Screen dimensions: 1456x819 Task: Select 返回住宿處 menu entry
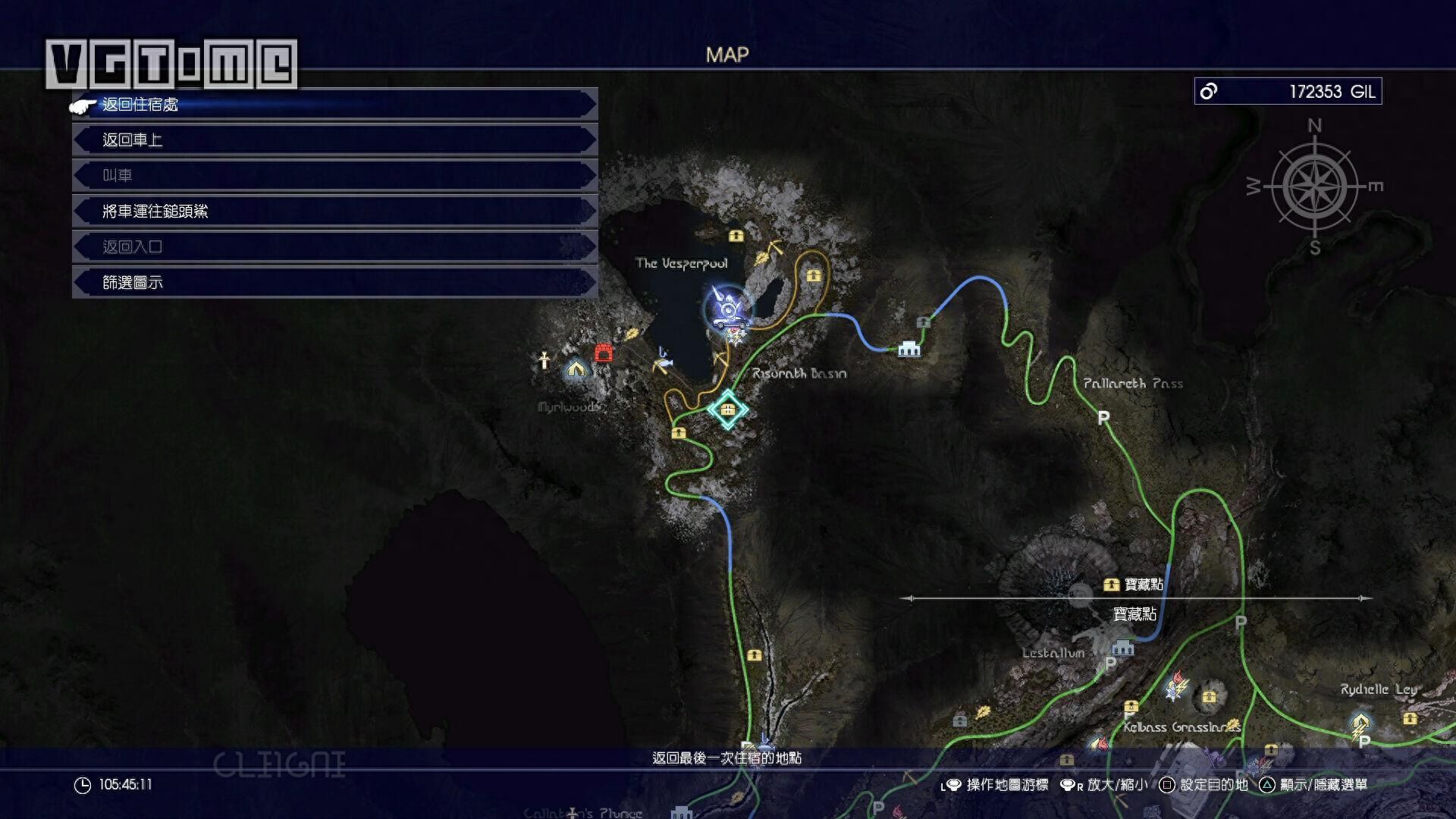[x=334, y=105]
